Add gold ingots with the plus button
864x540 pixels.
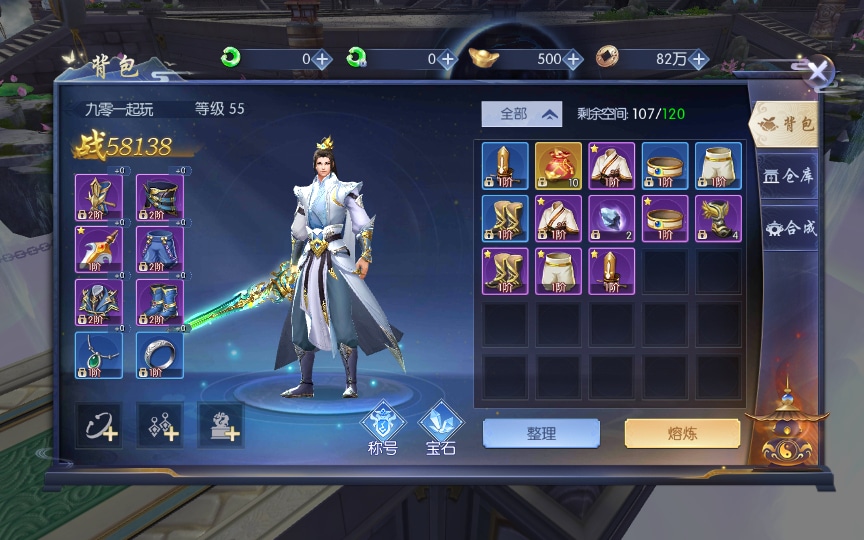573,59
